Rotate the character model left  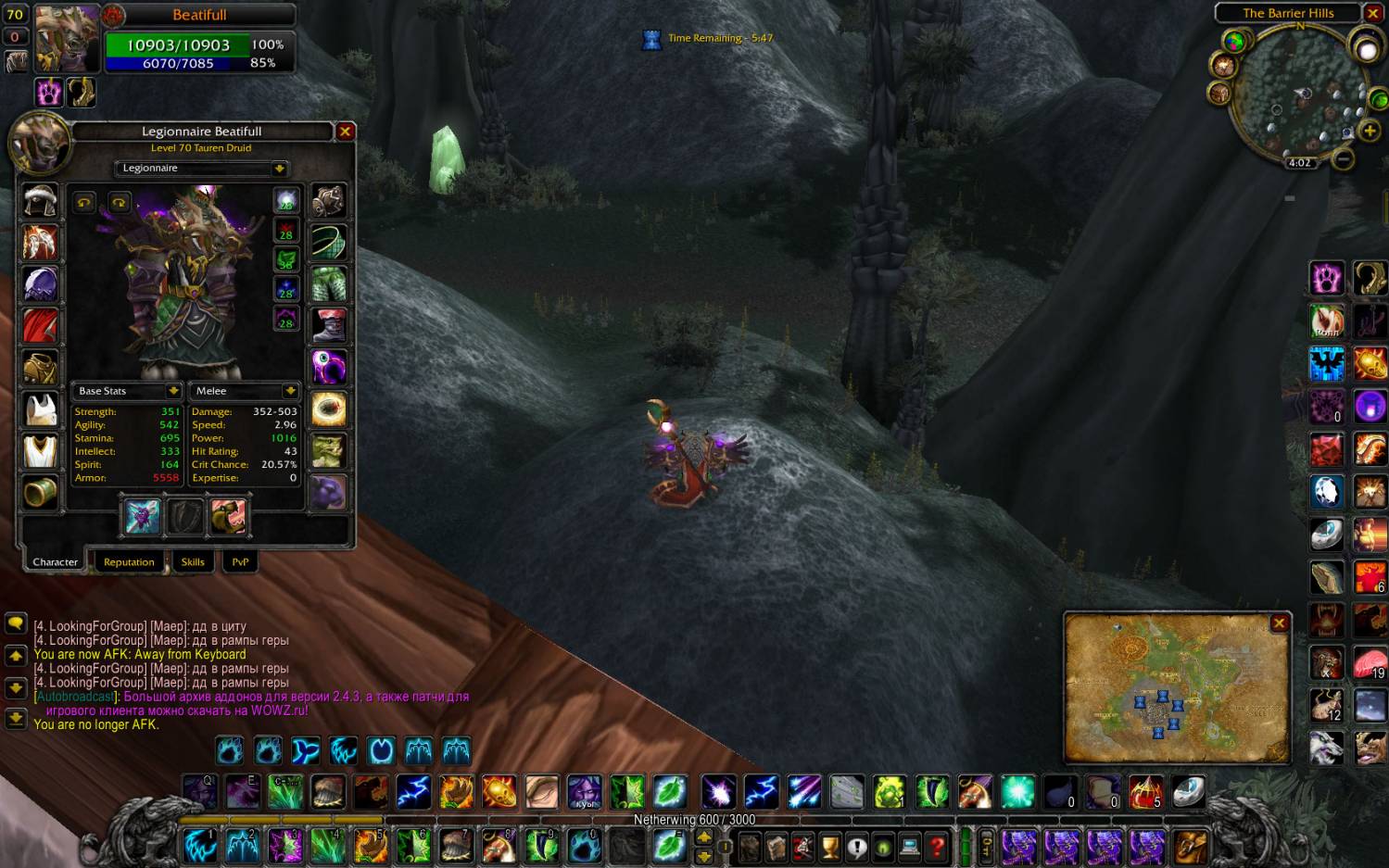(x=84, y=202)
